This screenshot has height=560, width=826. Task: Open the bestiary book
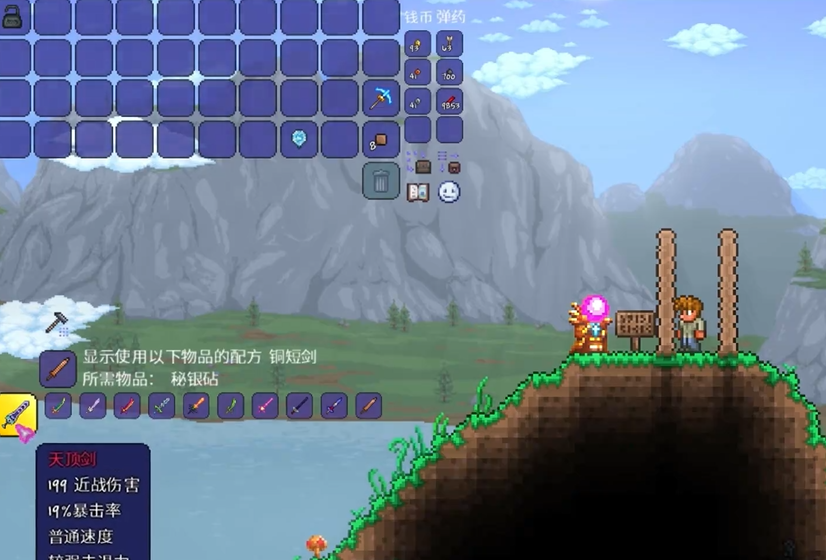tap(418, 192)
